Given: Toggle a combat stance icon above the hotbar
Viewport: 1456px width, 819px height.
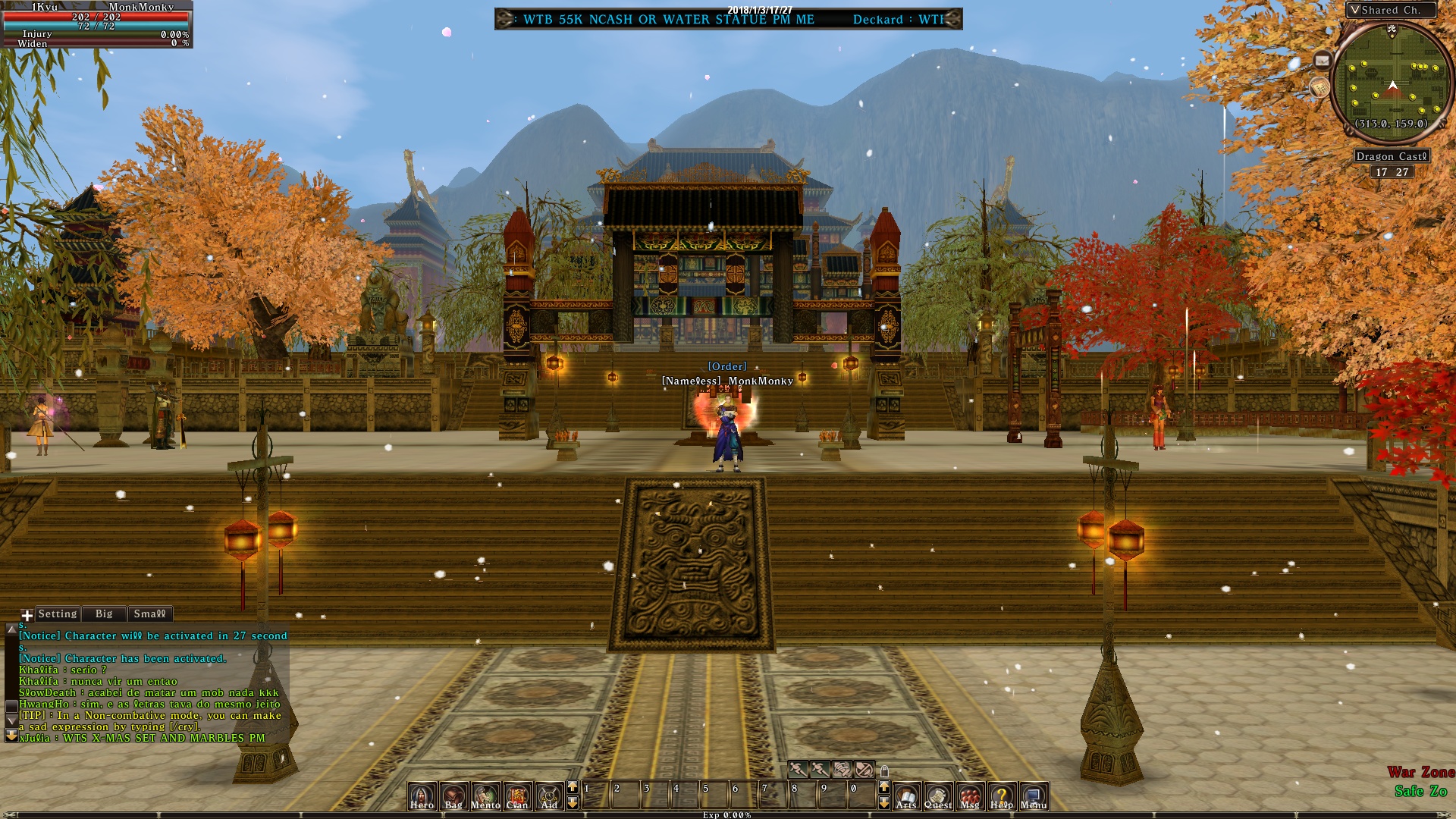Looking at the screenshot, I should click(x=798, y=769).
